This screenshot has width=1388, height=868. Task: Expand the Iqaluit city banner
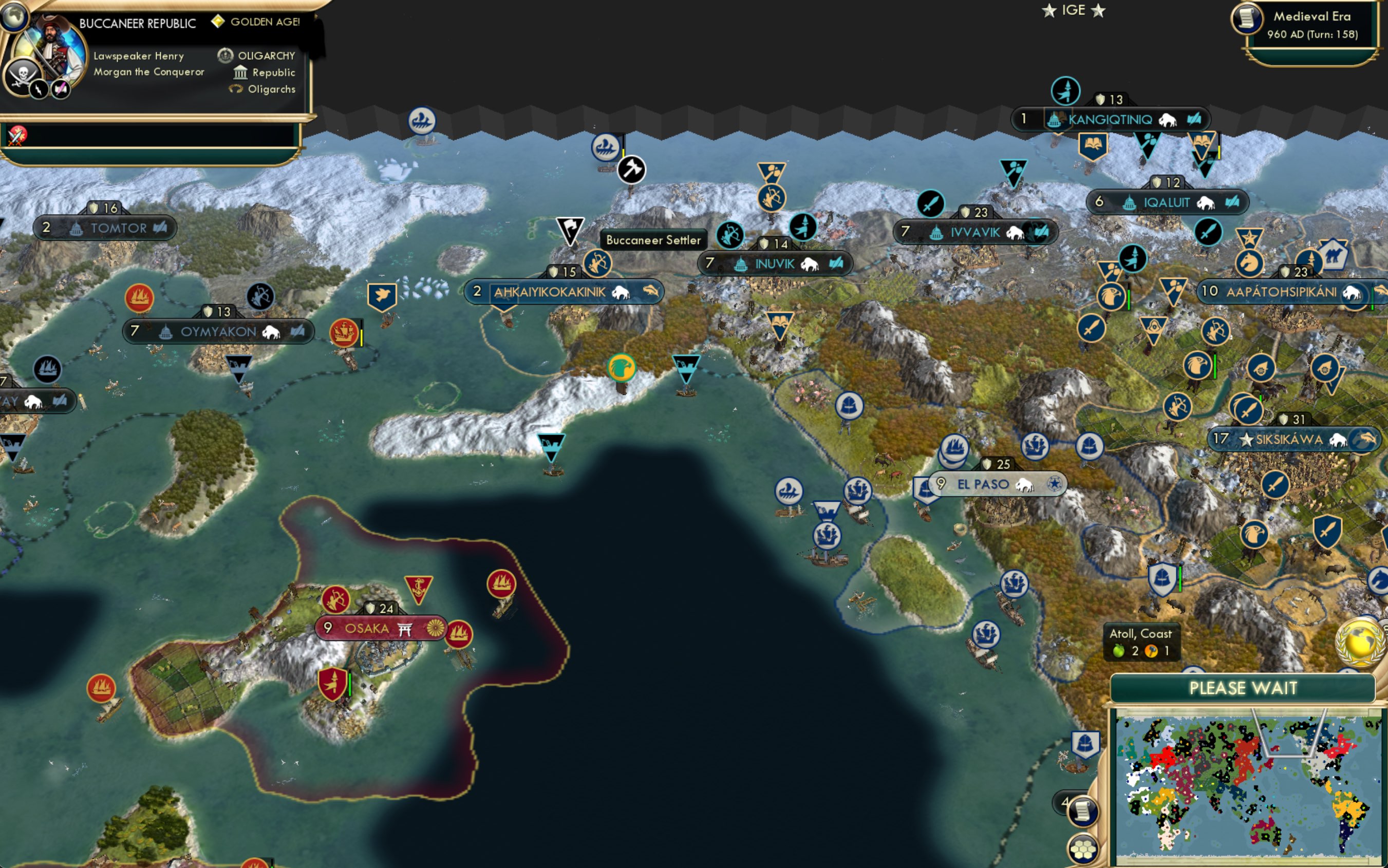(x=1168, y=201)
